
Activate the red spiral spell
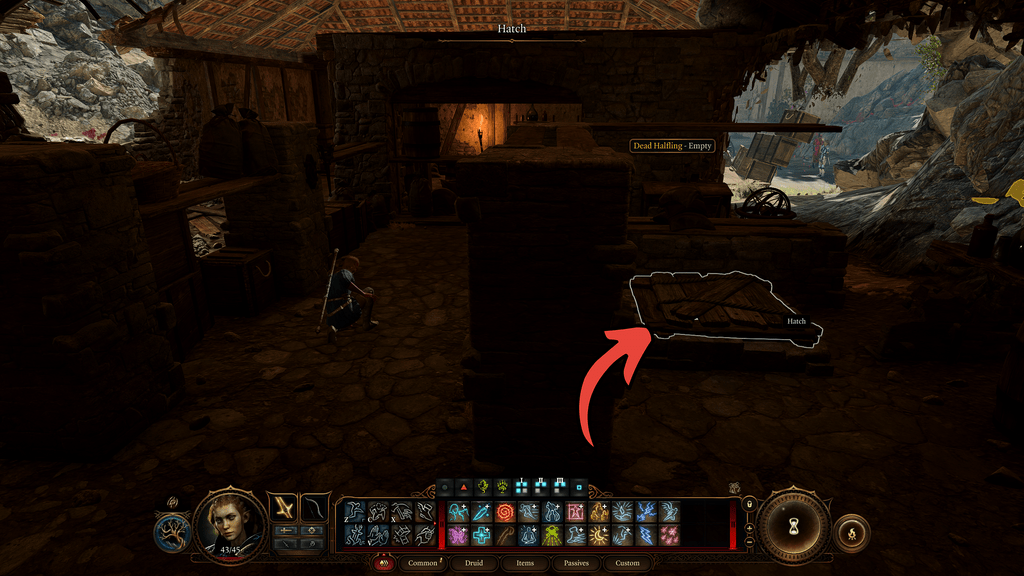(505, 512)
